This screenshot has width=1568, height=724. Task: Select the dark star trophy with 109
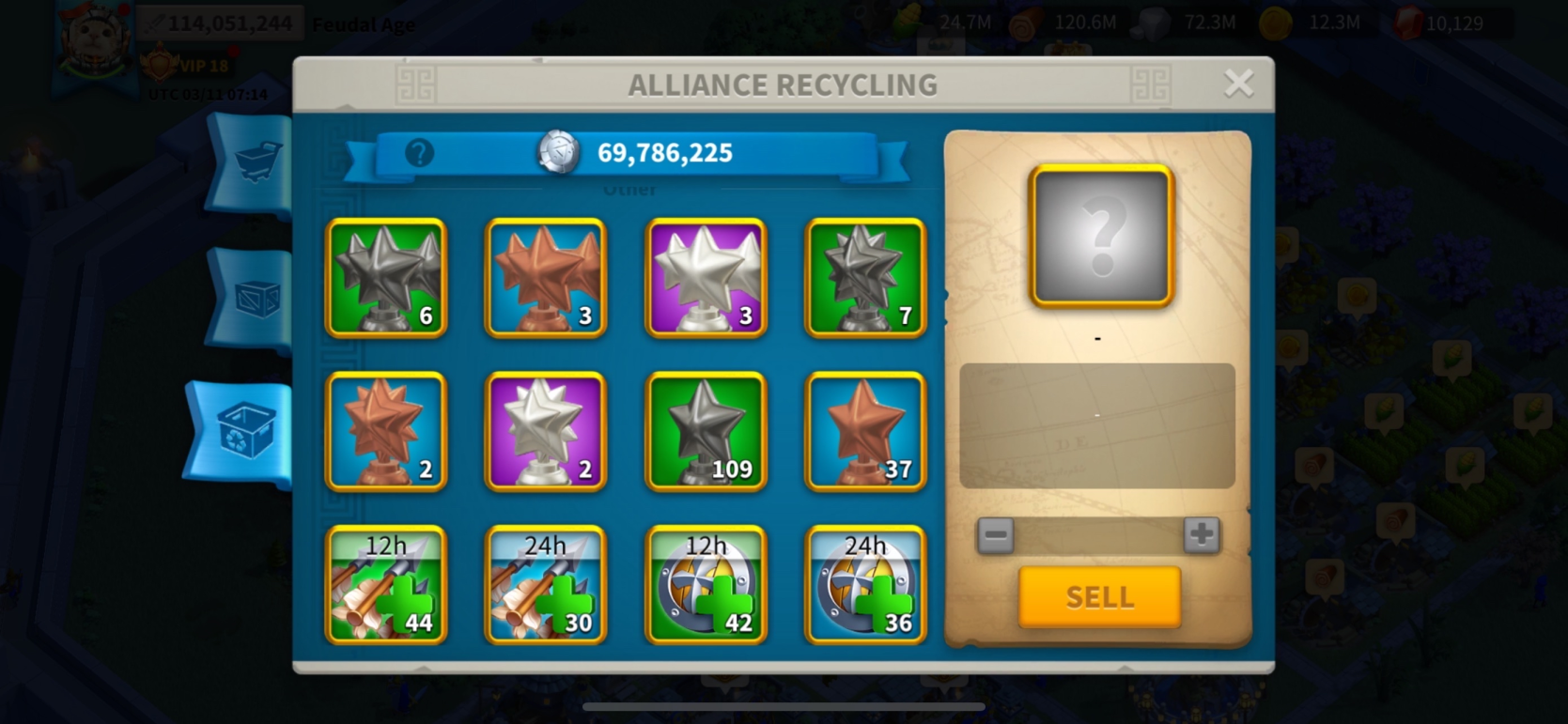tap(706, 431)
